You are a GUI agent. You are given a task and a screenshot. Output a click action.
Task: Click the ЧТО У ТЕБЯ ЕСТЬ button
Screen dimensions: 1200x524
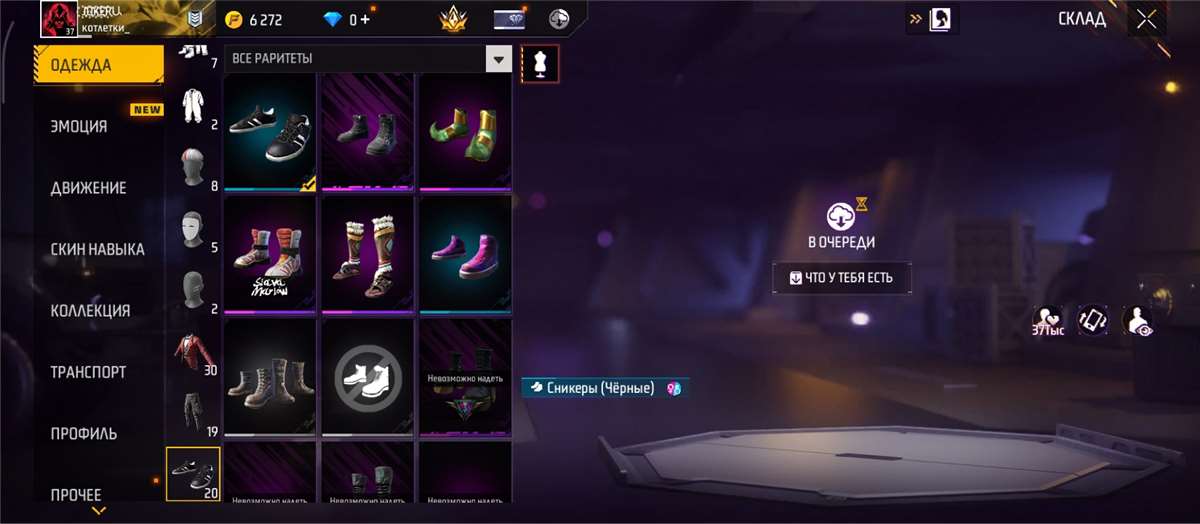point(842,278)
